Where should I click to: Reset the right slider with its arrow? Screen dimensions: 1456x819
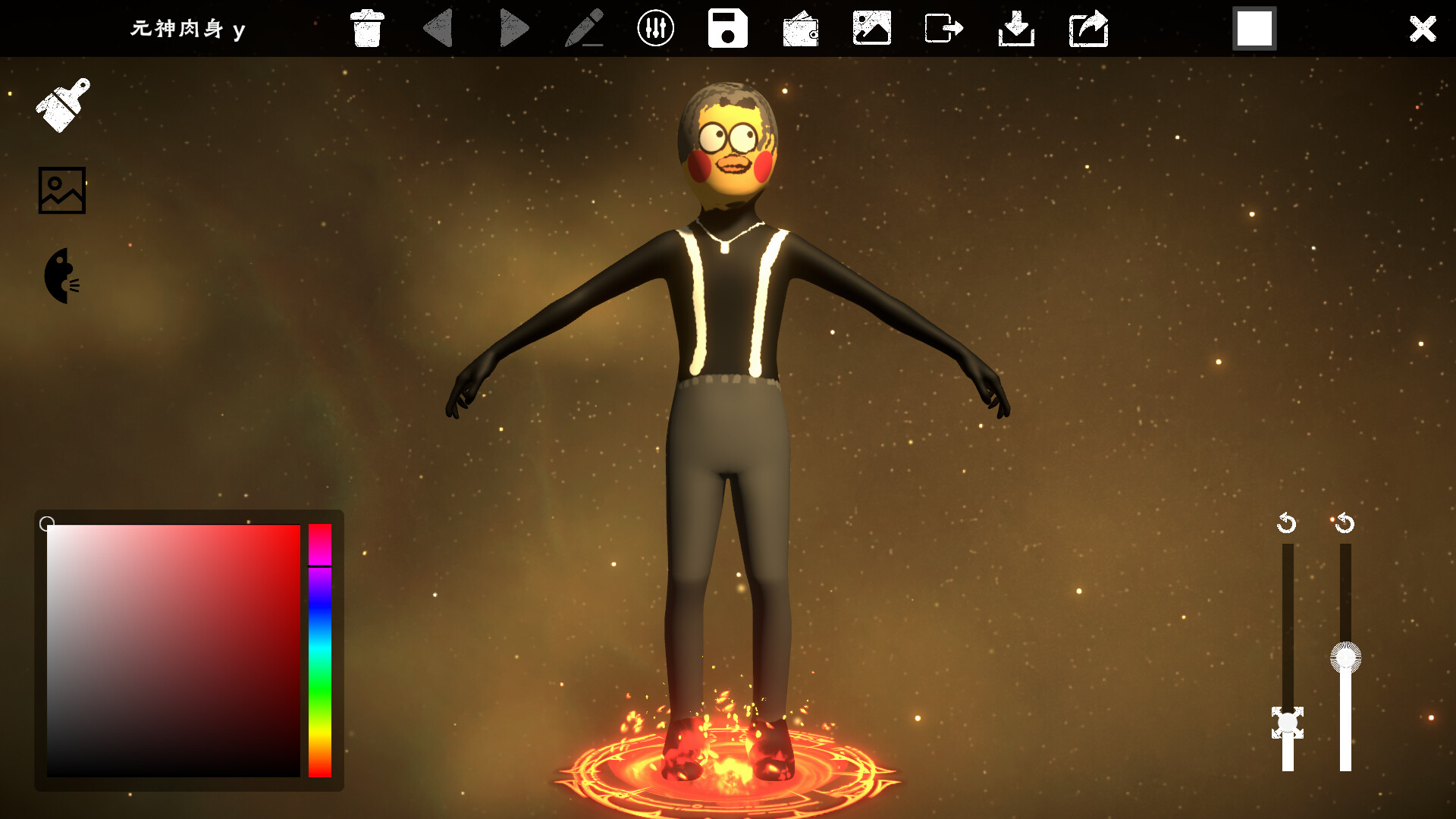pyautogui.click(x=1345, y=523)
